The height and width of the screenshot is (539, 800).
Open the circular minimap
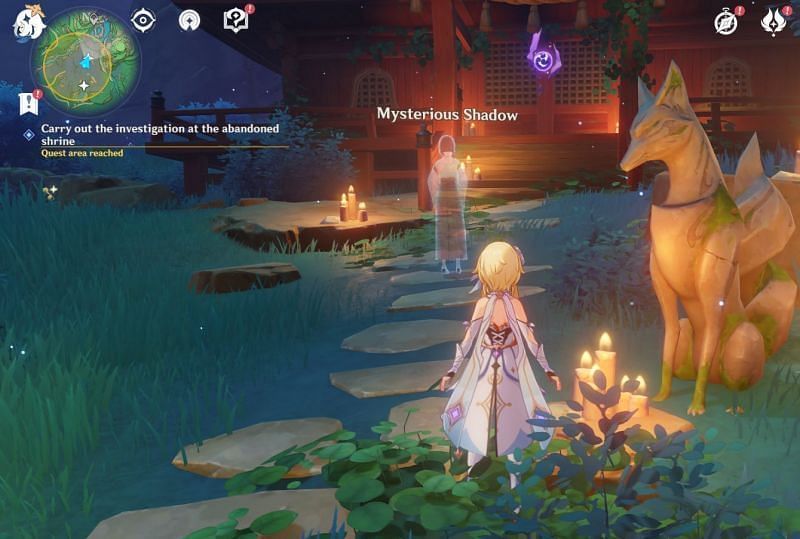[84, 61]
